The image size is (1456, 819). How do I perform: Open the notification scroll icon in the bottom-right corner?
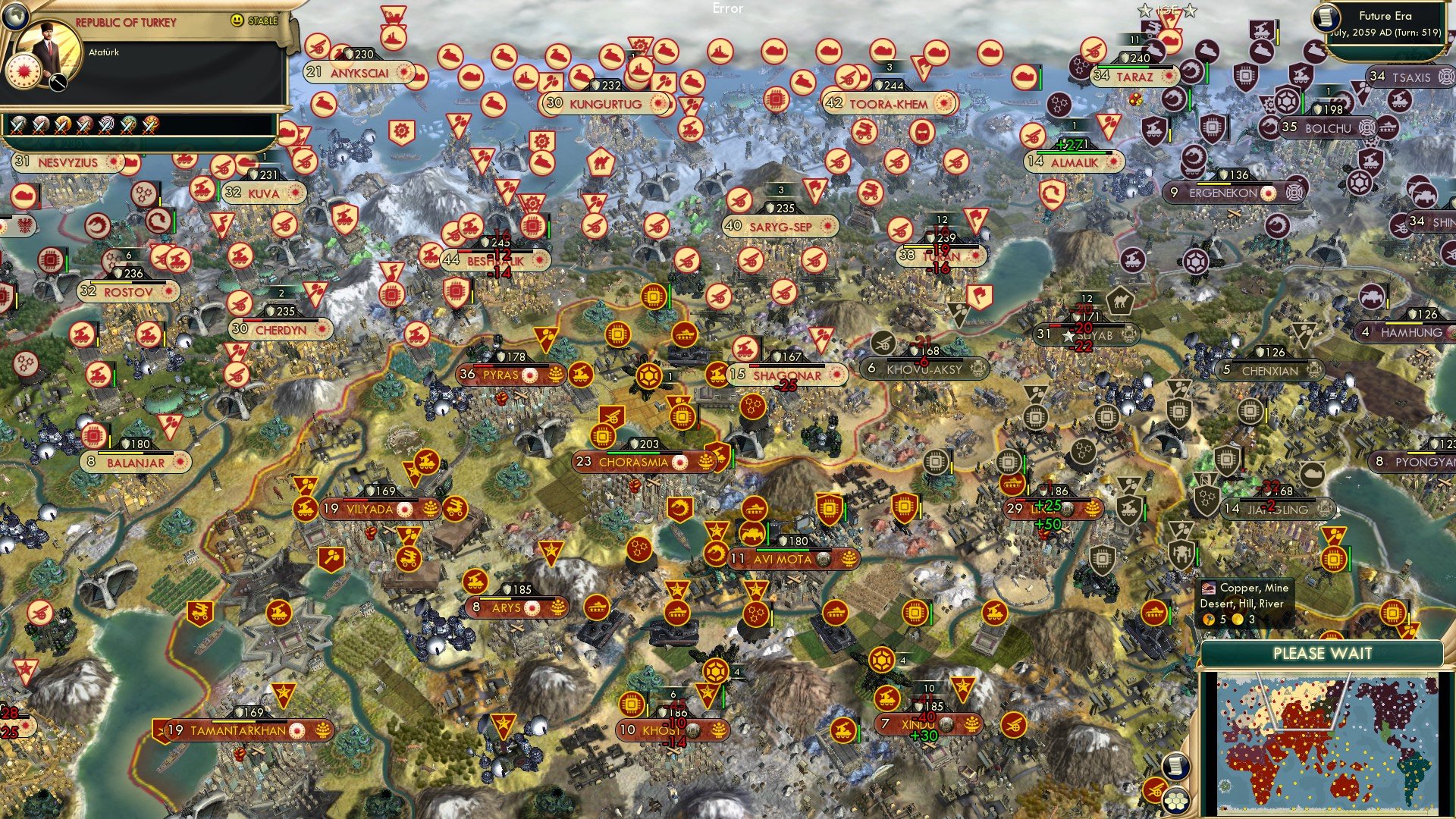[1175, 767]
